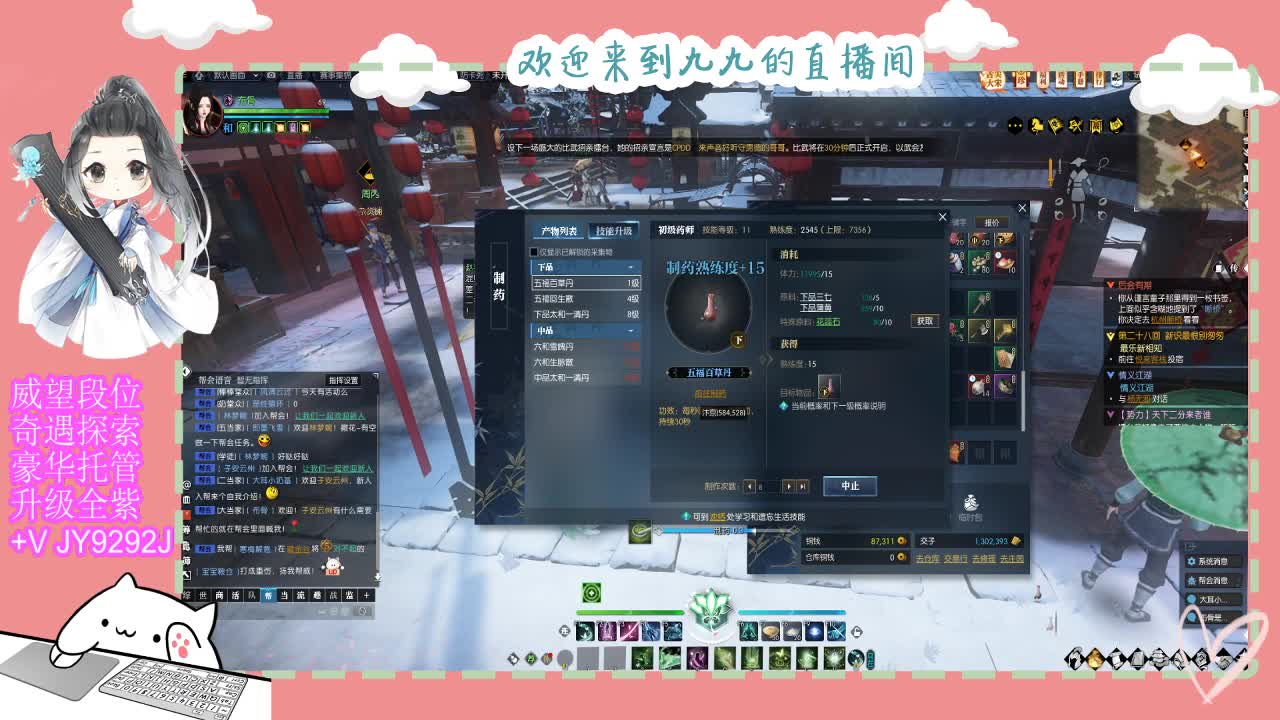Click the 获取 button beside 花蕊石
Viewport: 1280px width, 720px height.
[925, 322]
